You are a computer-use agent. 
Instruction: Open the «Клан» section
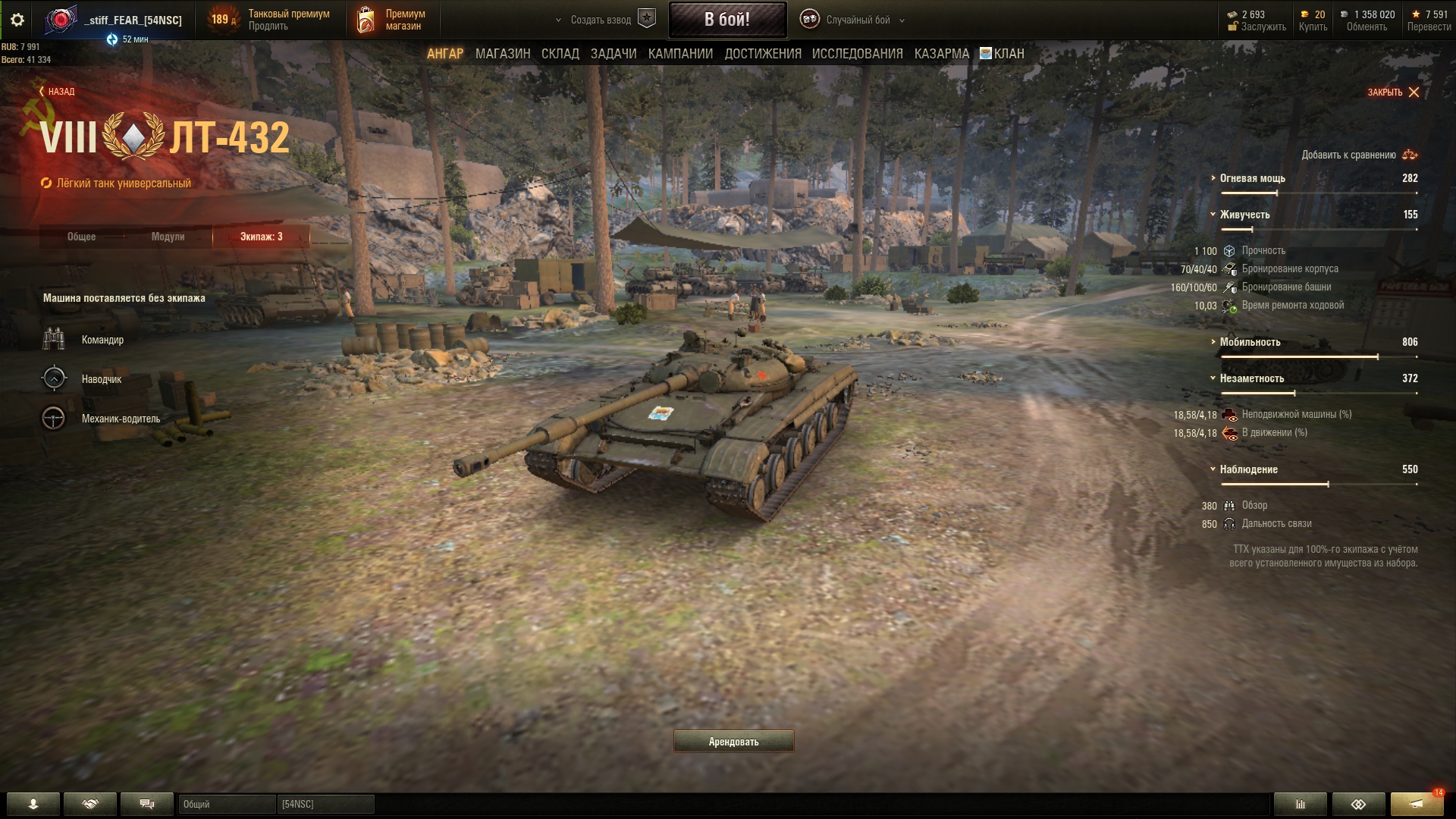point(1002,54)
